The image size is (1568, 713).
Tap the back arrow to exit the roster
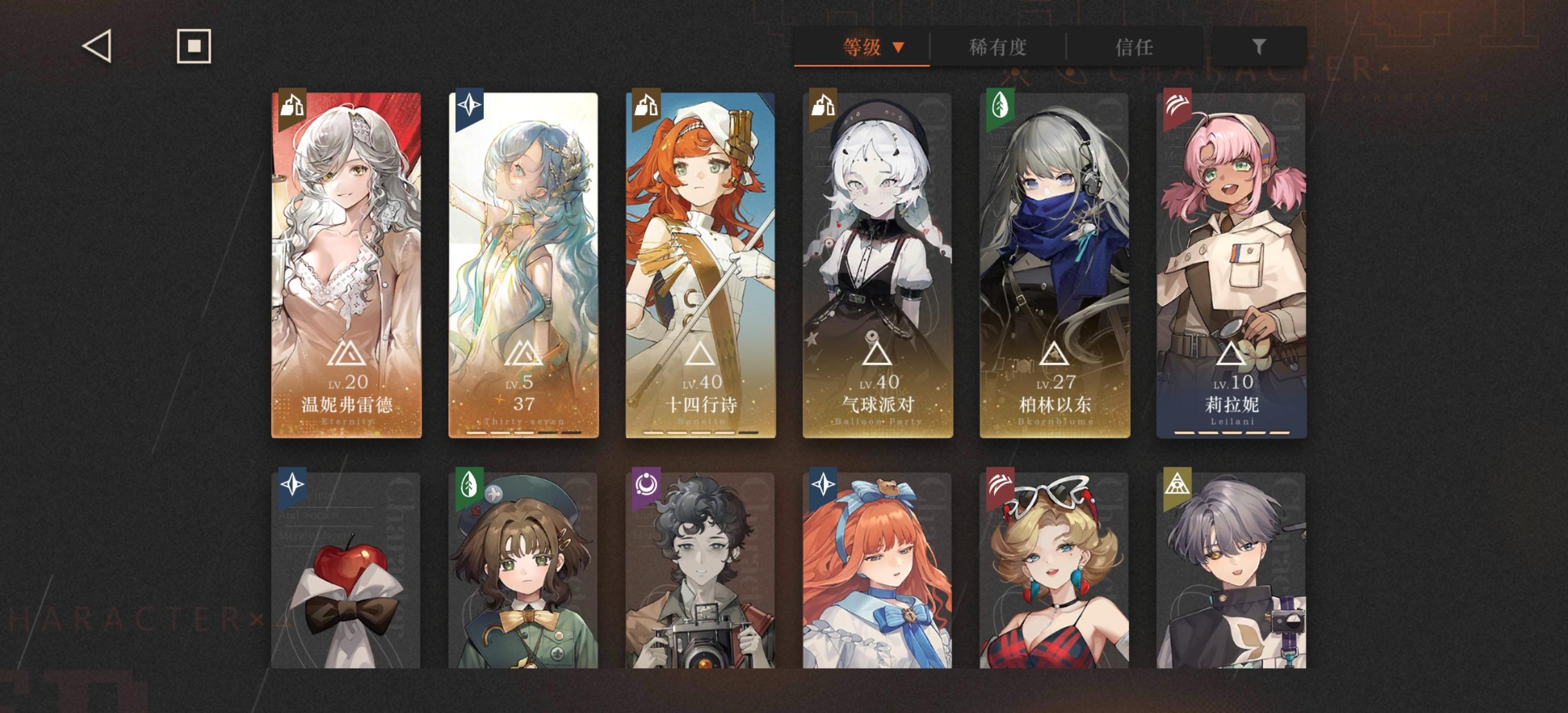pos(99,46)
